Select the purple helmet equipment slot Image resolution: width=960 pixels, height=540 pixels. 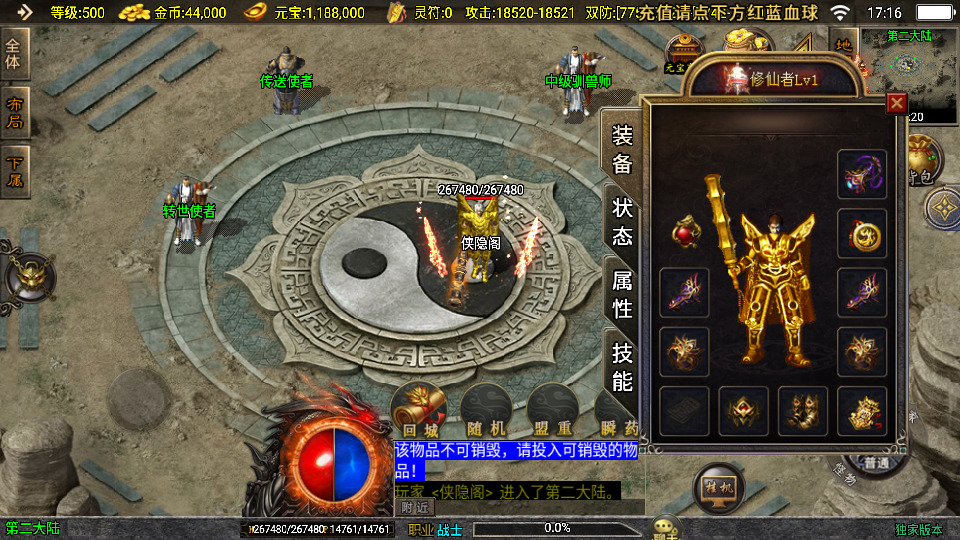(x=862, y=175)
